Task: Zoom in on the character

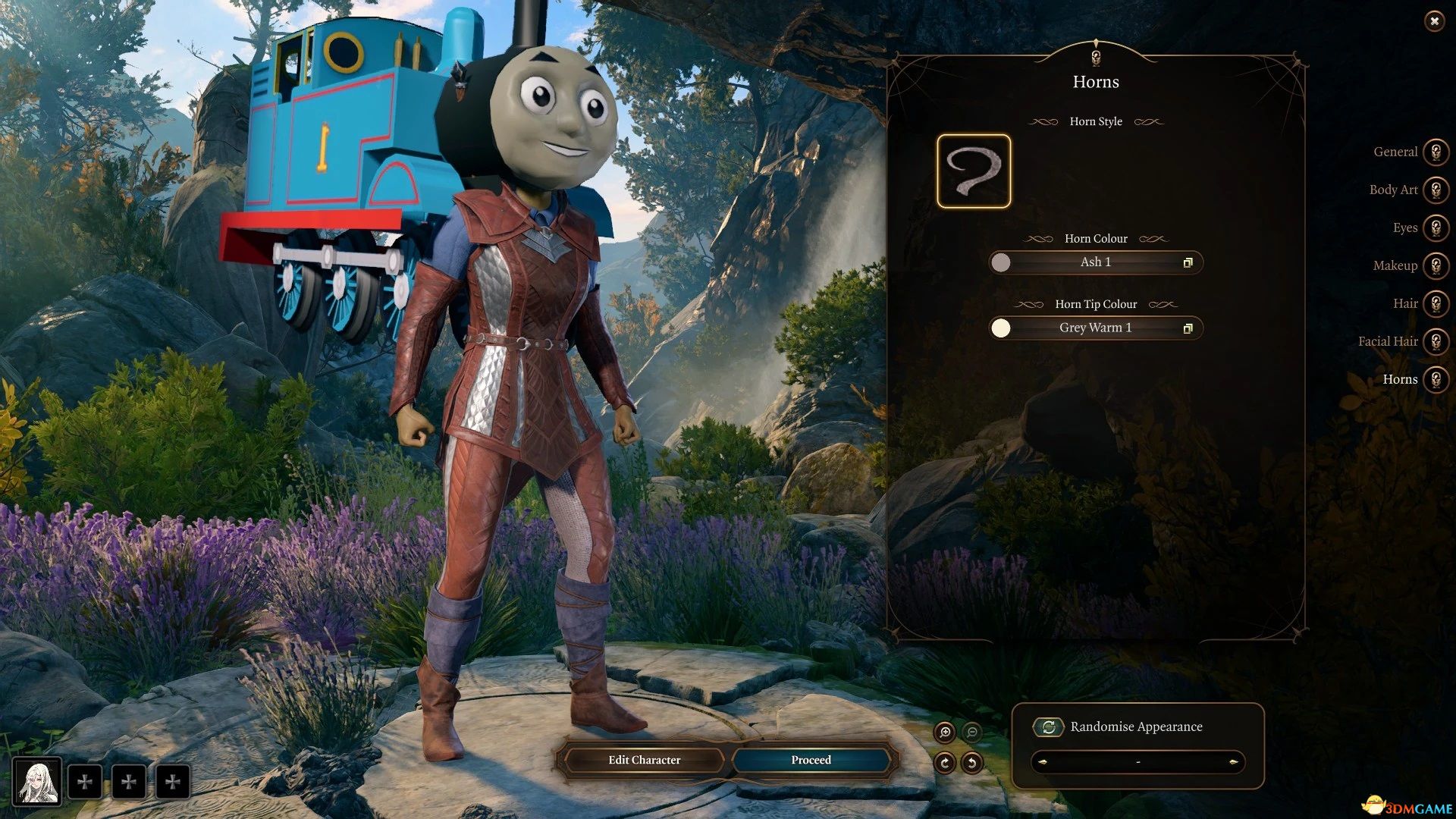Action: pos(945,733)
